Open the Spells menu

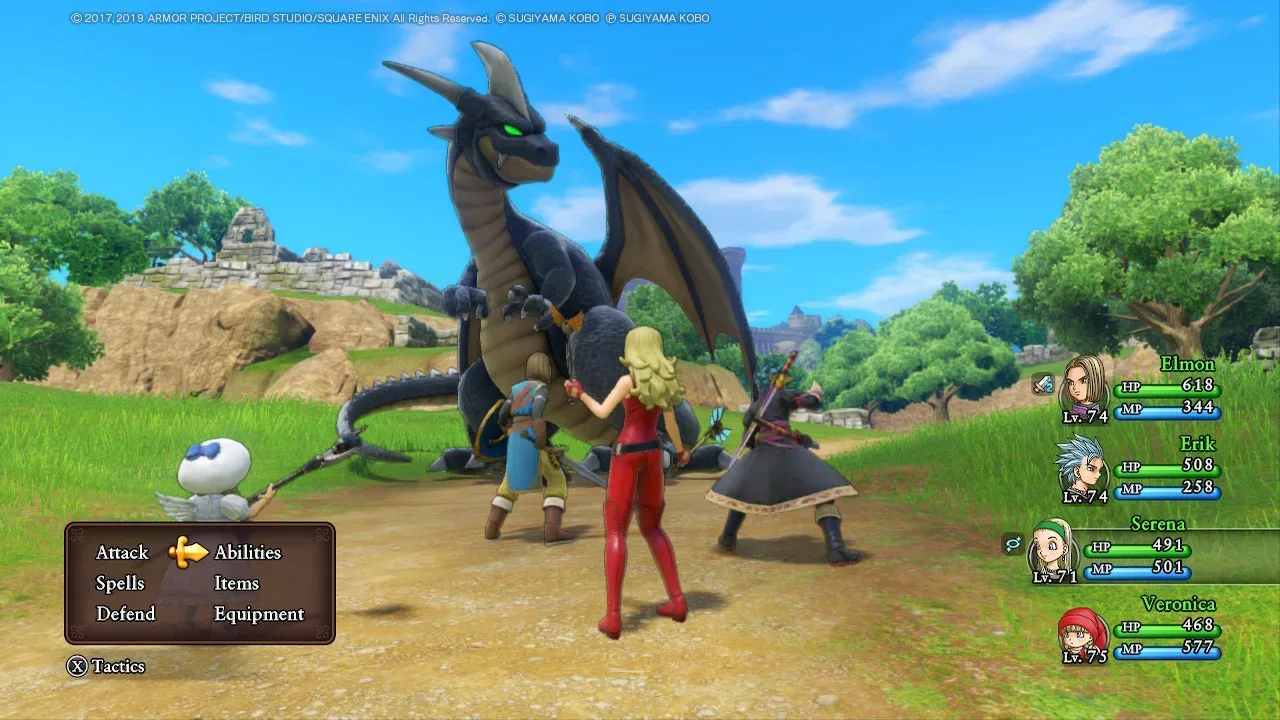[120, 583]
